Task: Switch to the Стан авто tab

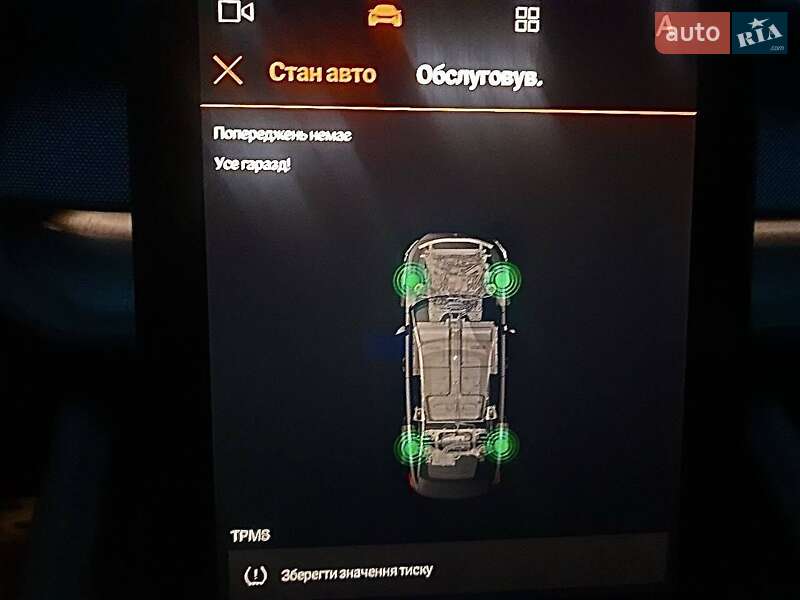Action: pos(322,73)
